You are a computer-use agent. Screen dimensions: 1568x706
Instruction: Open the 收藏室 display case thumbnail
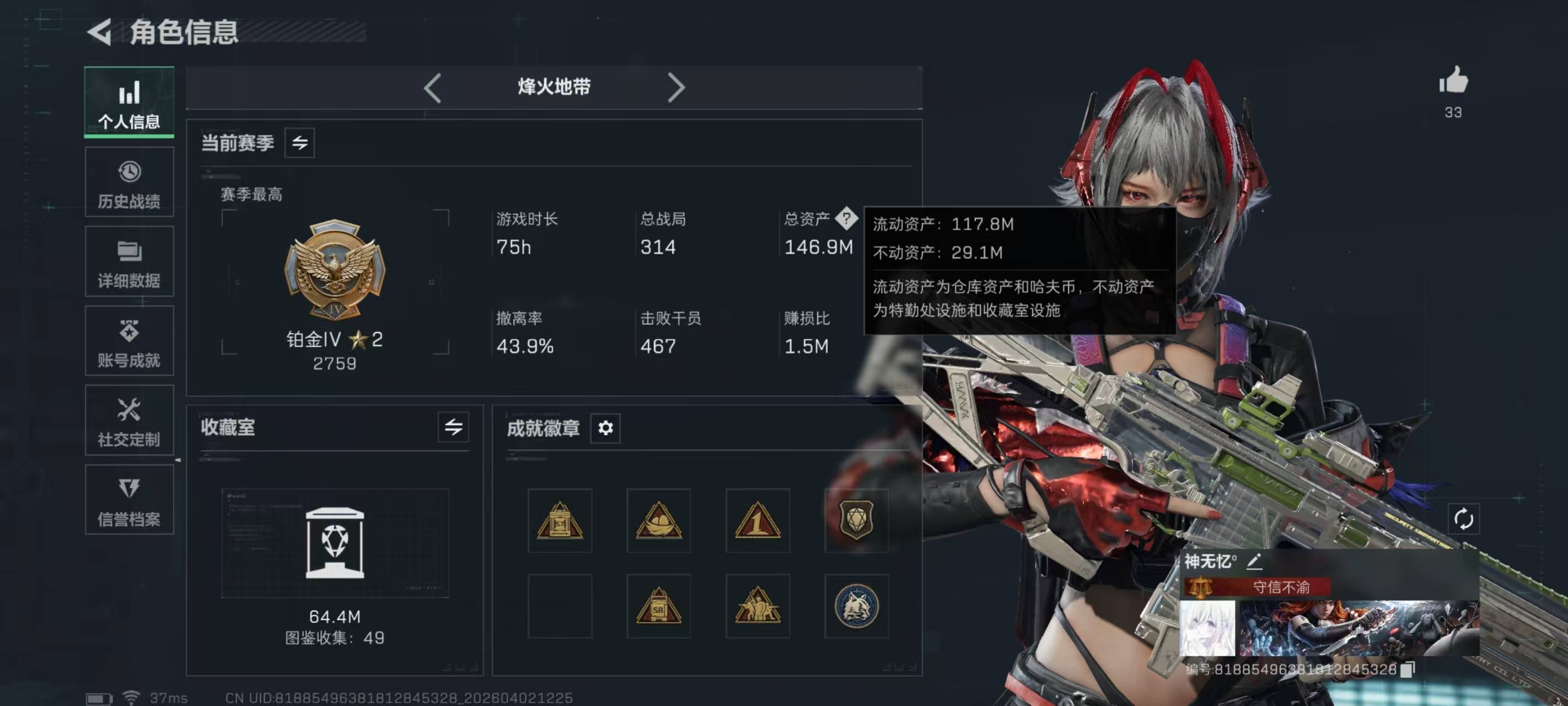(335, 542)
